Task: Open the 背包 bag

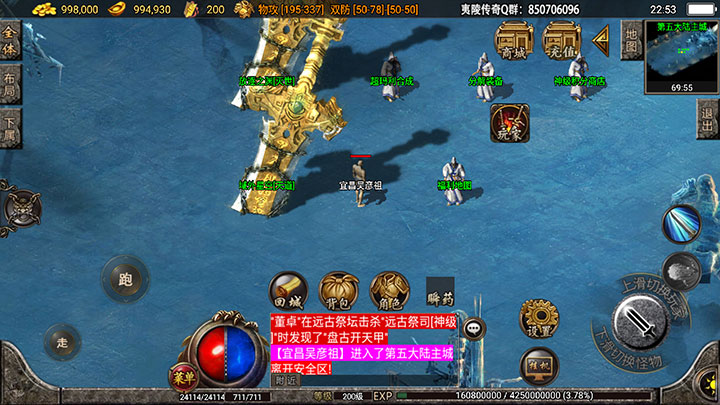Action: pyautogui.click(x=338, y=290)
